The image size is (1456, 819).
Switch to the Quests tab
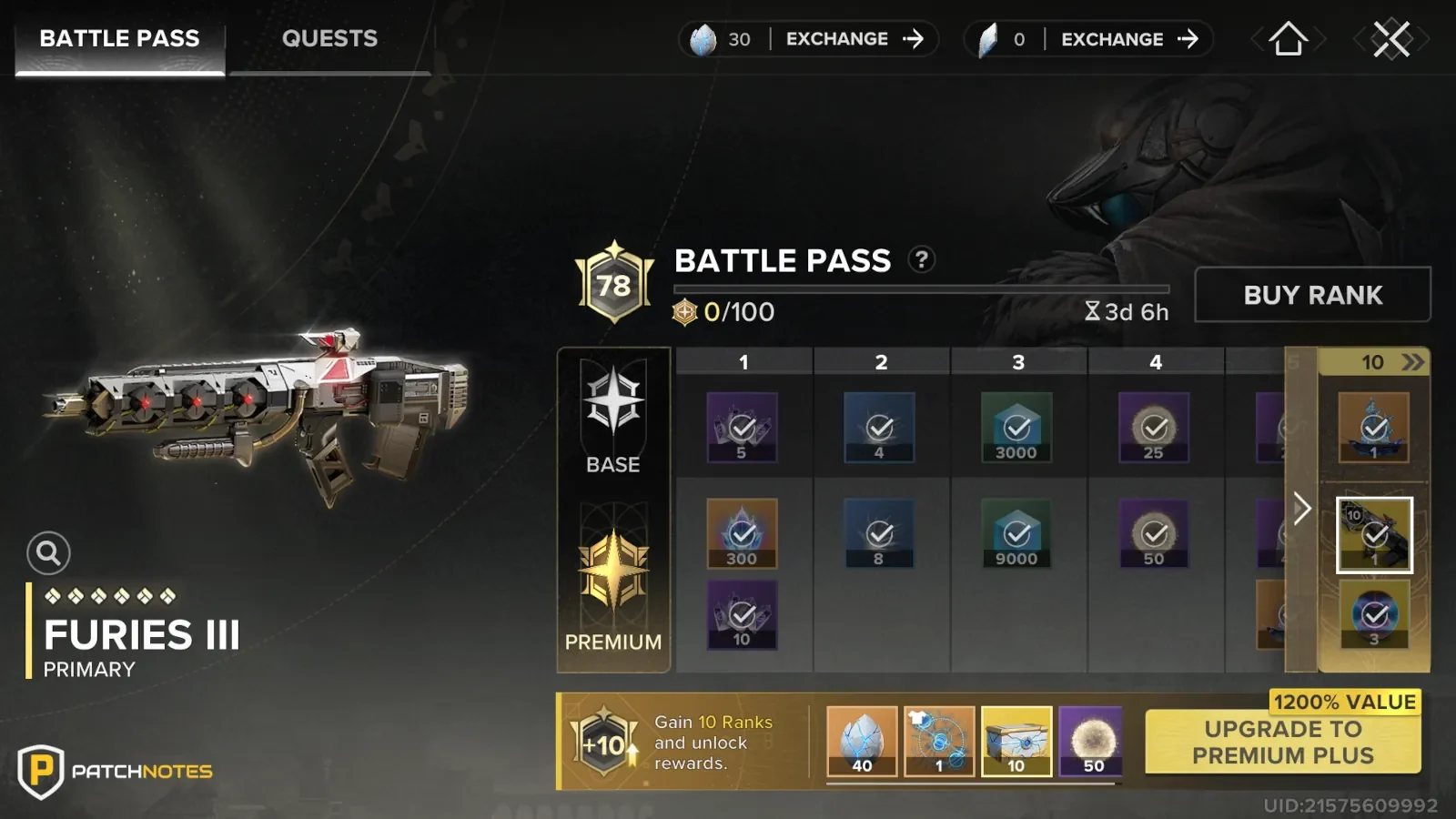[x=329, y=39]
